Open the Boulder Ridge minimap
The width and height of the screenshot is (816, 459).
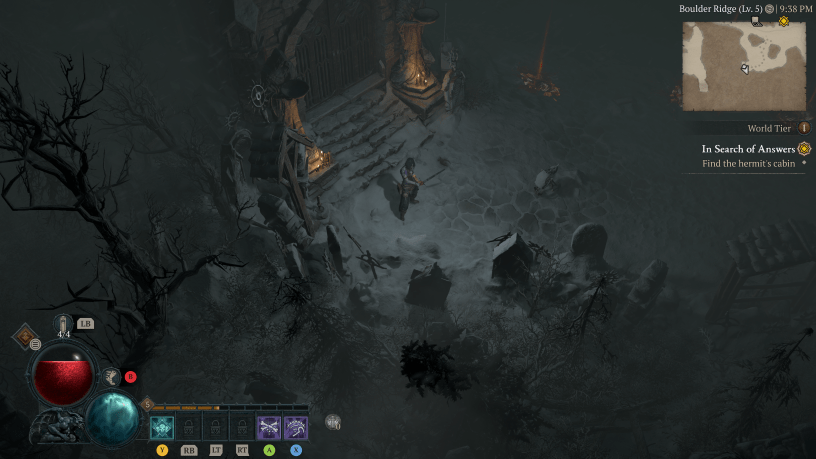744,66
